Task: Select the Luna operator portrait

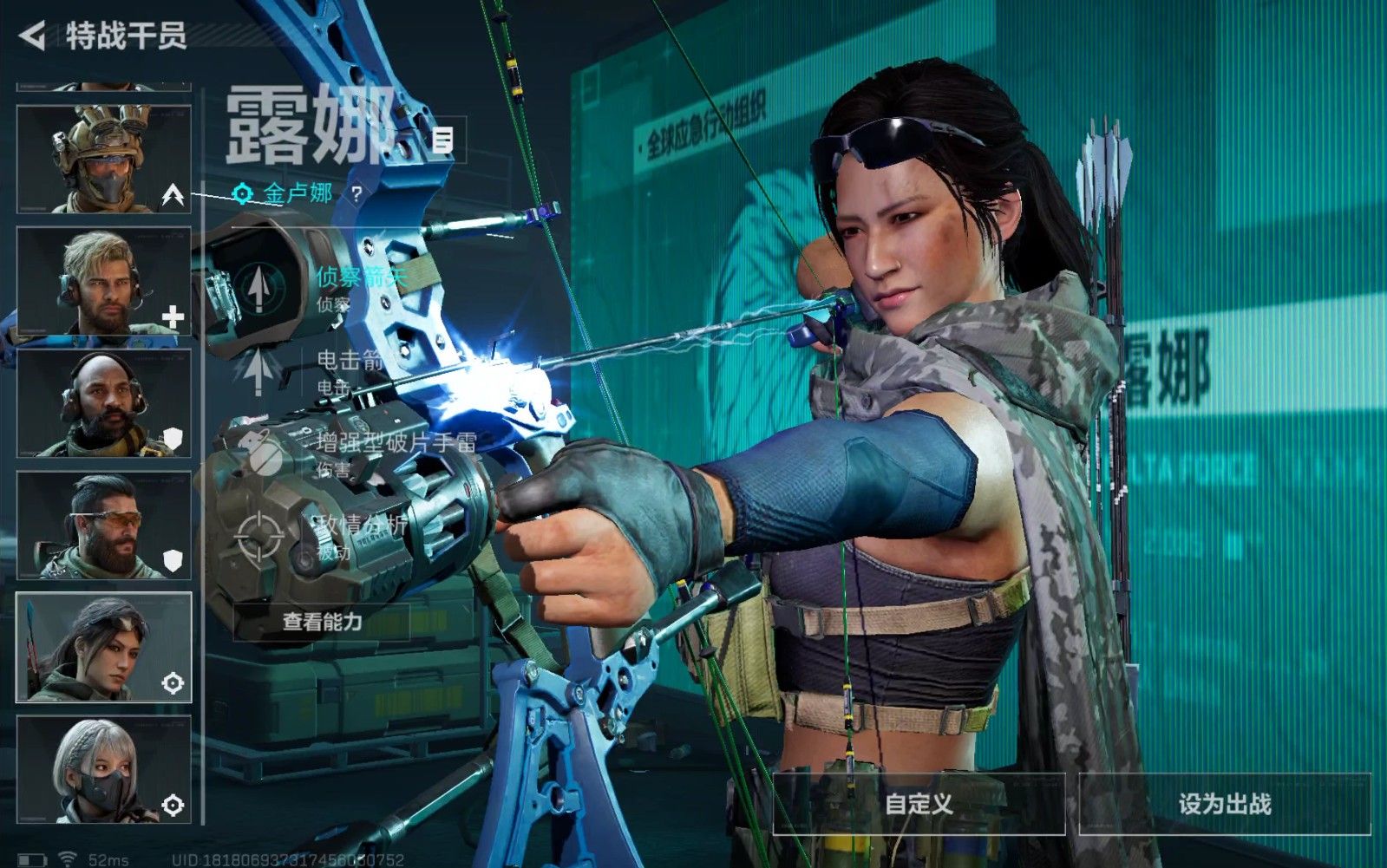Action: [103, 648]
